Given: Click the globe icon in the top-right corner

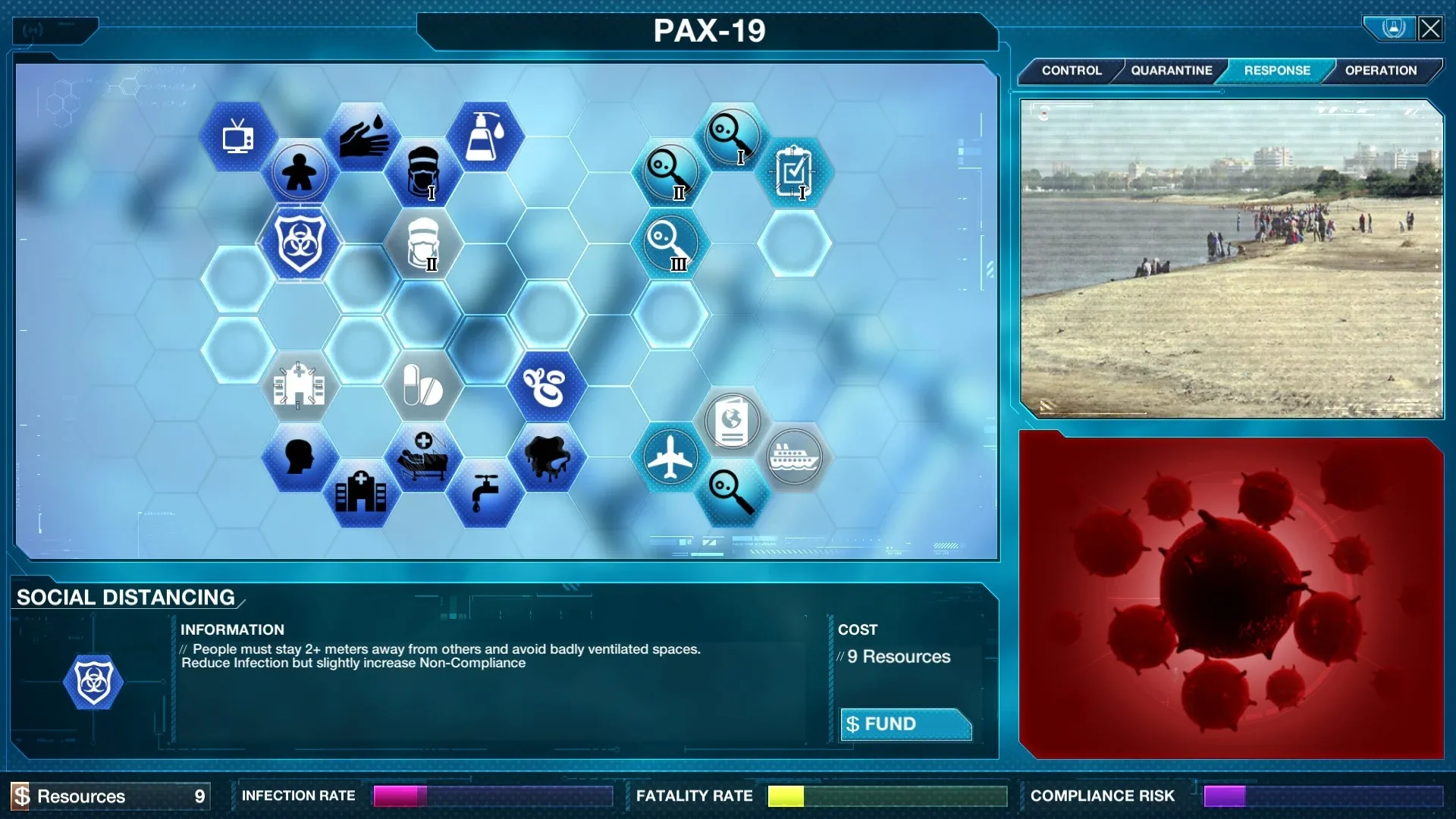Looking at the screenshot, I should [1391, 28].
